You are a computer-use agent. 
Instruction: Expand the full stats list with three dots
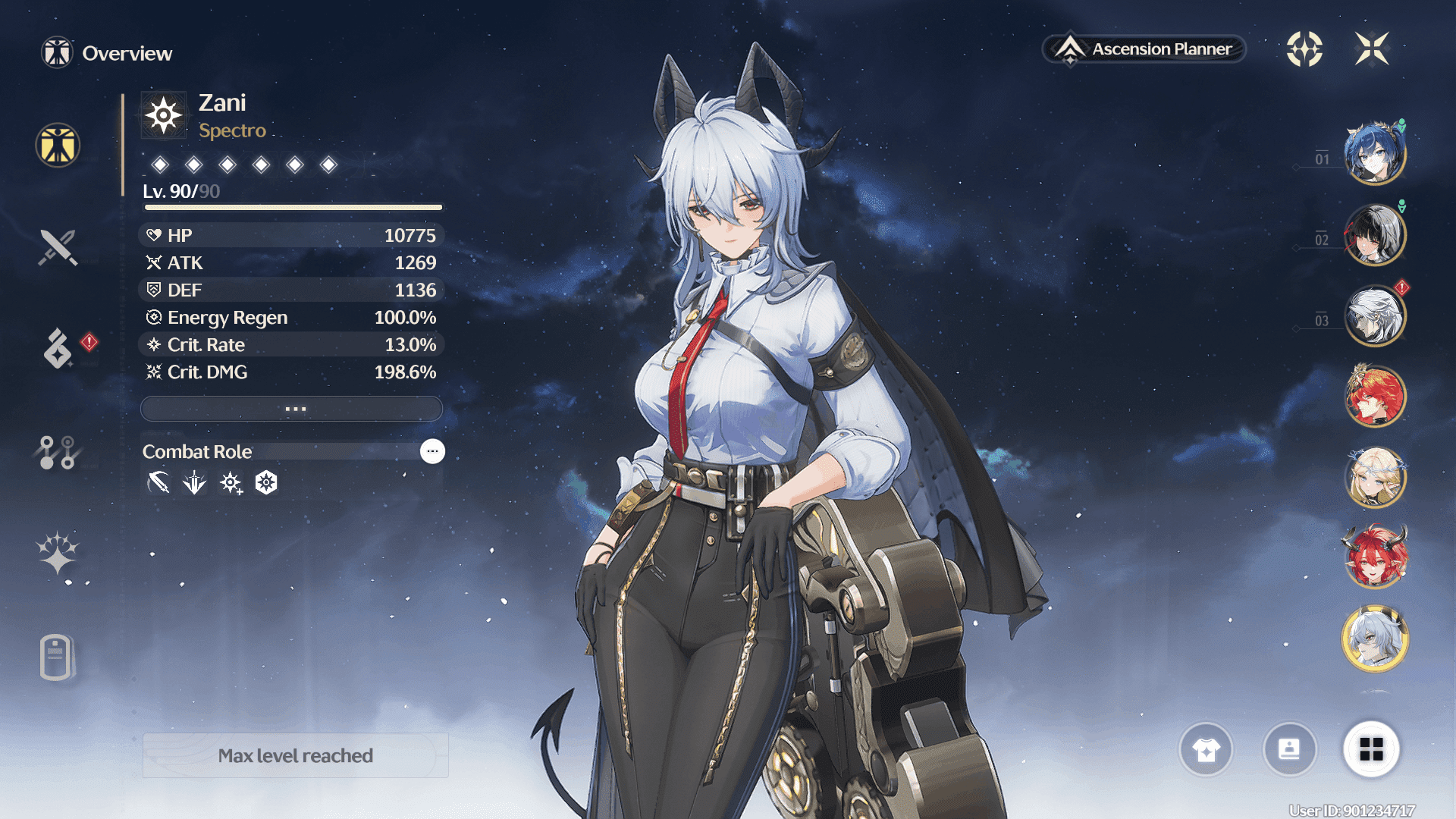(x=292, y=409)
